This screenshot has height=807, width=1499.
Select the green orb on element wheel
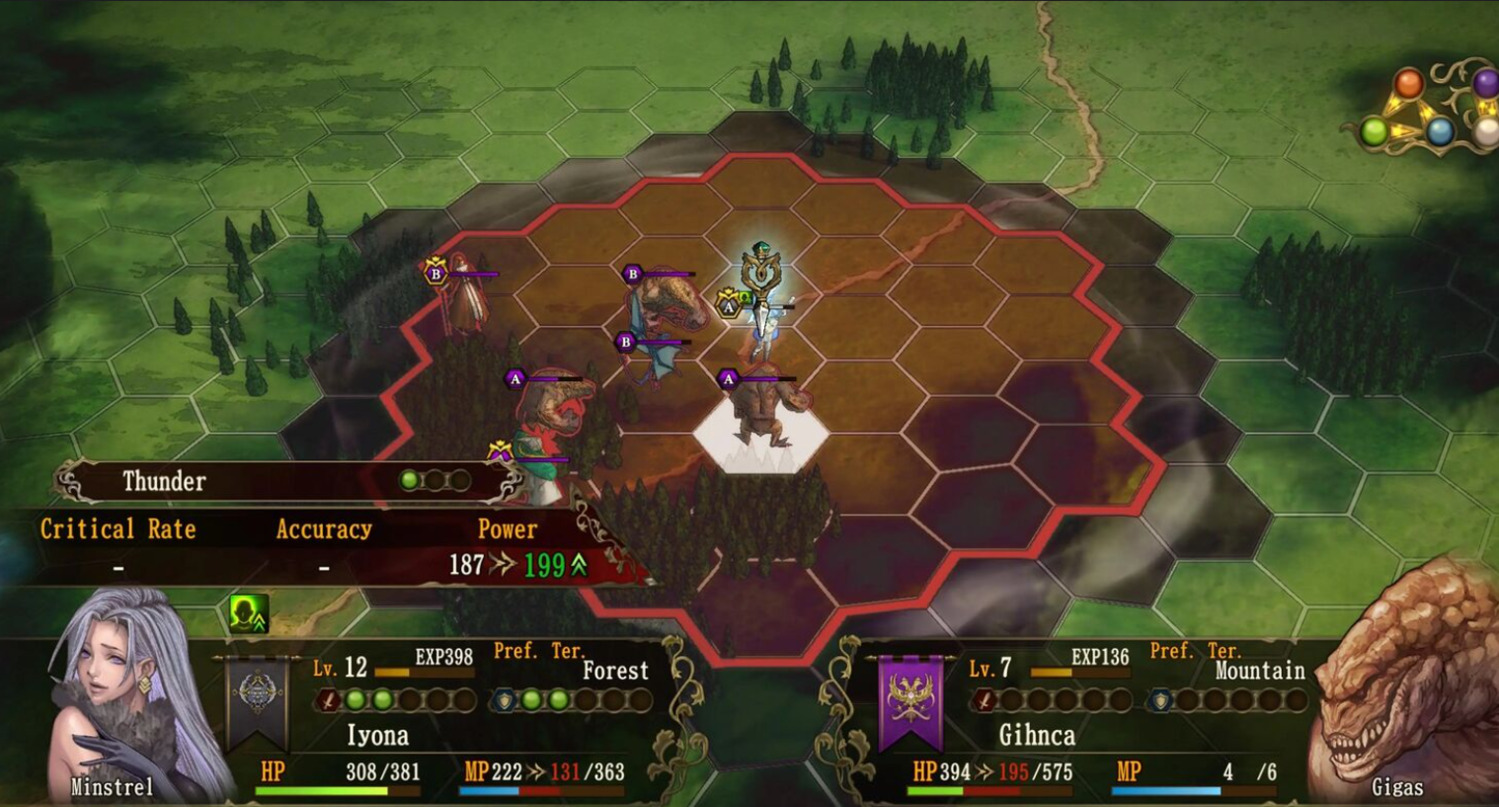(x=1374, y=131)
